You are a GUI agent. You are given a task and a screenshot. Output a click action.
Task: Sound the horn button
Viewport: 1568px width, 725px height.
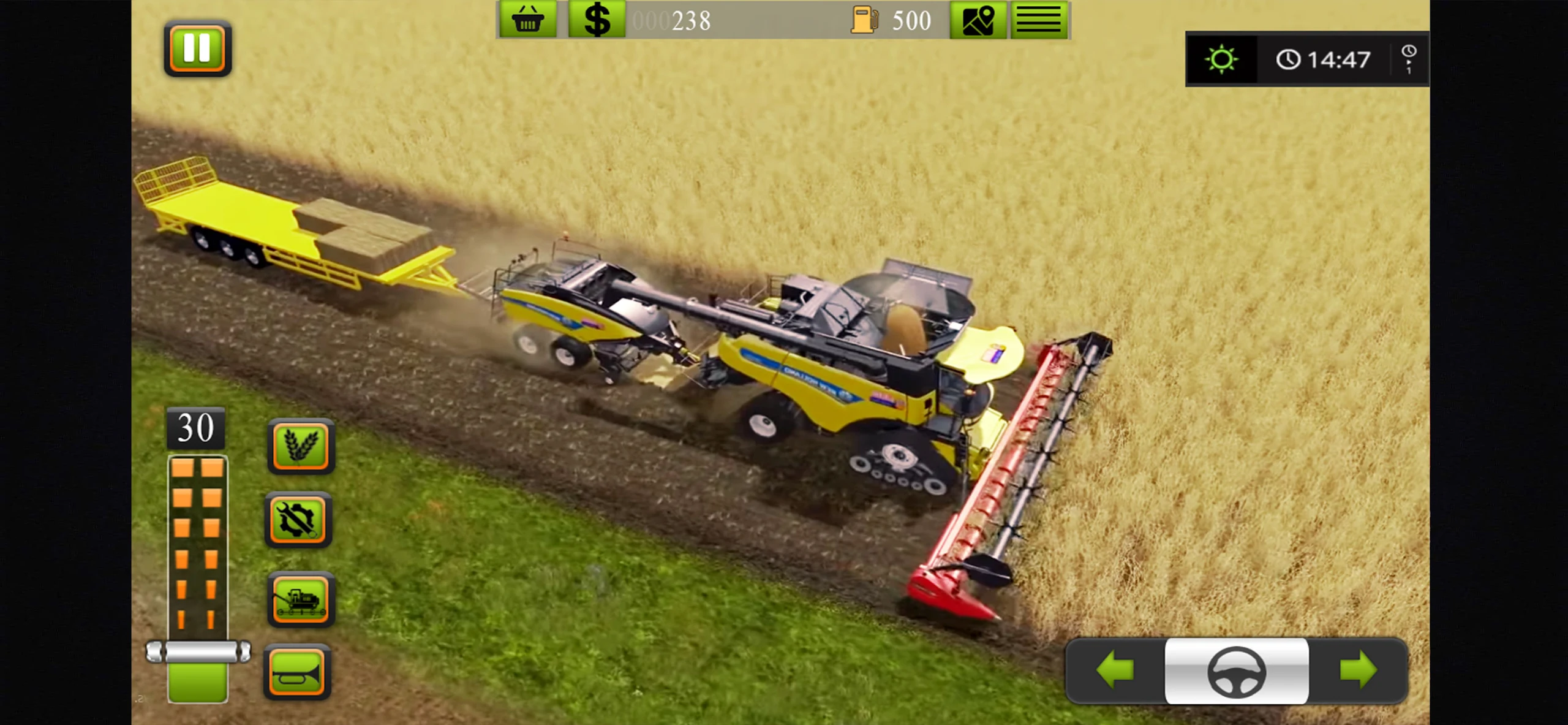click(x=298, y=673)
